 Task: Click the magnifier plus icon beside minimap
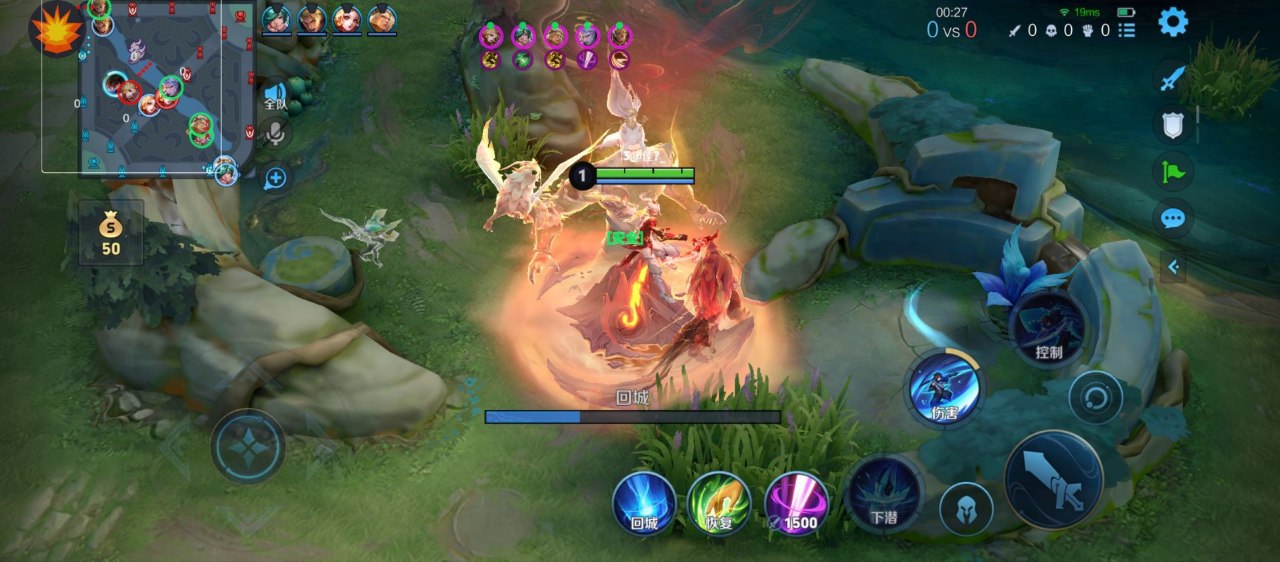tap(276, 179)
